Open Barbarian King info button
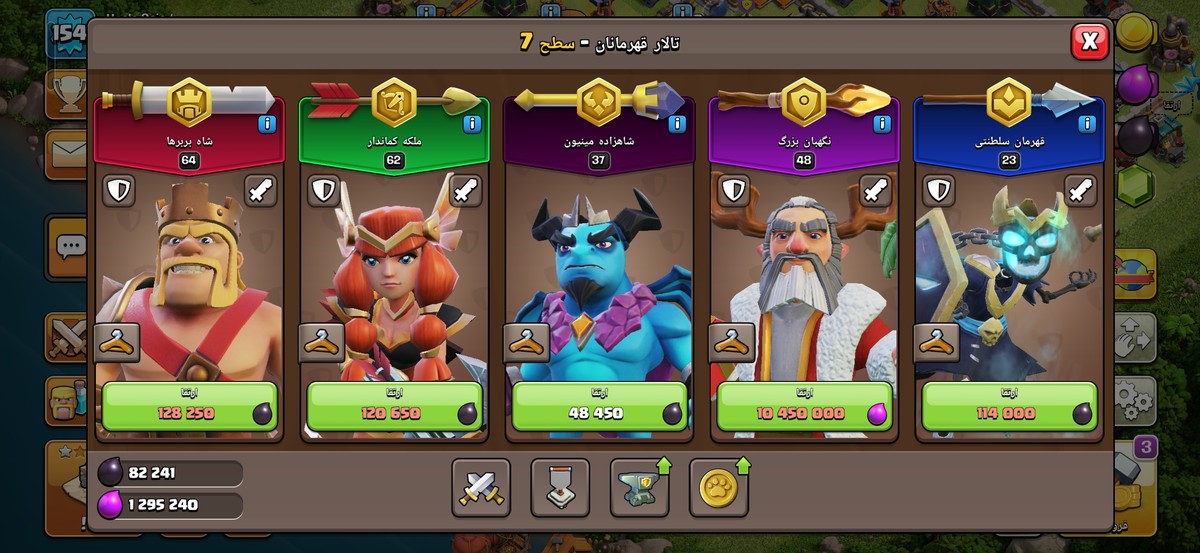This screenshot has width=1200, height=553. [x=266, y=124]
